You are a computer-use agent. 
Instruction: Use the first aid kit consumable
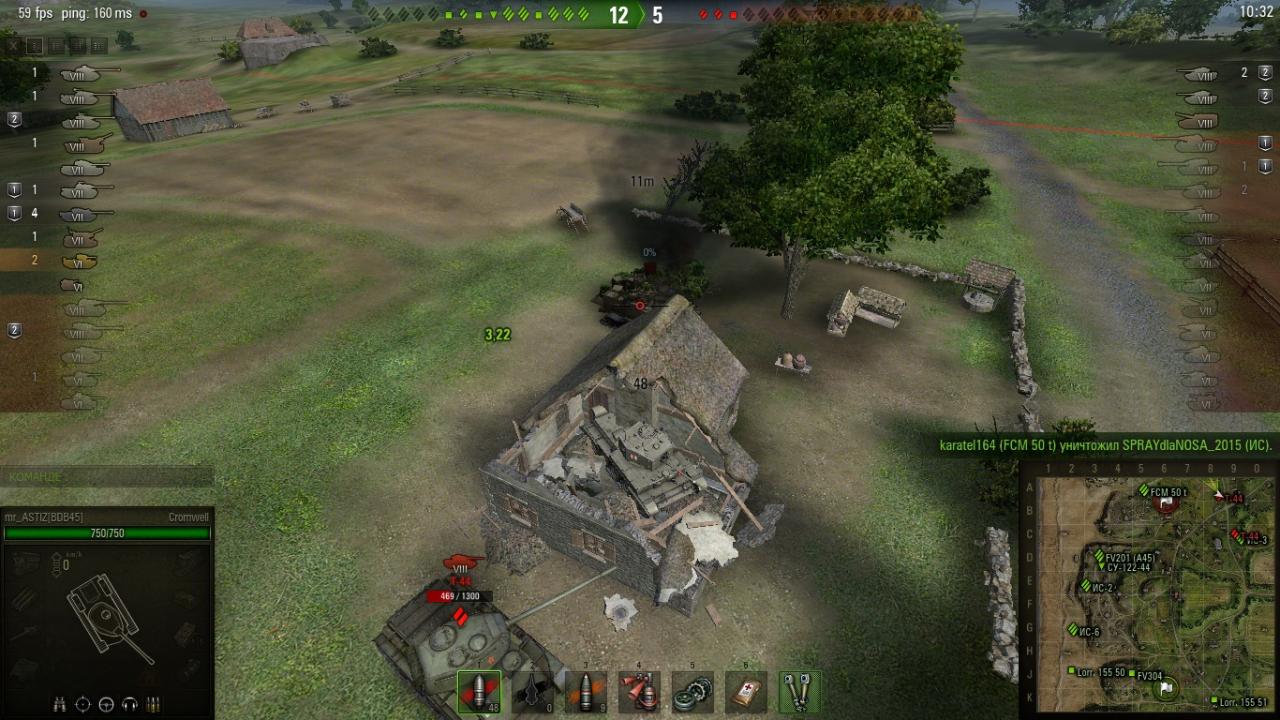746,692
